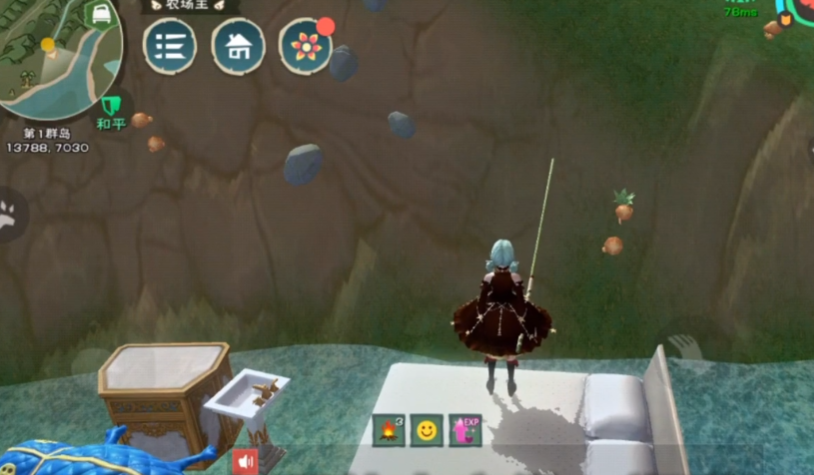Open the flower icon with red notification
Screen dimensions: 814x475
tap(306, 46)
